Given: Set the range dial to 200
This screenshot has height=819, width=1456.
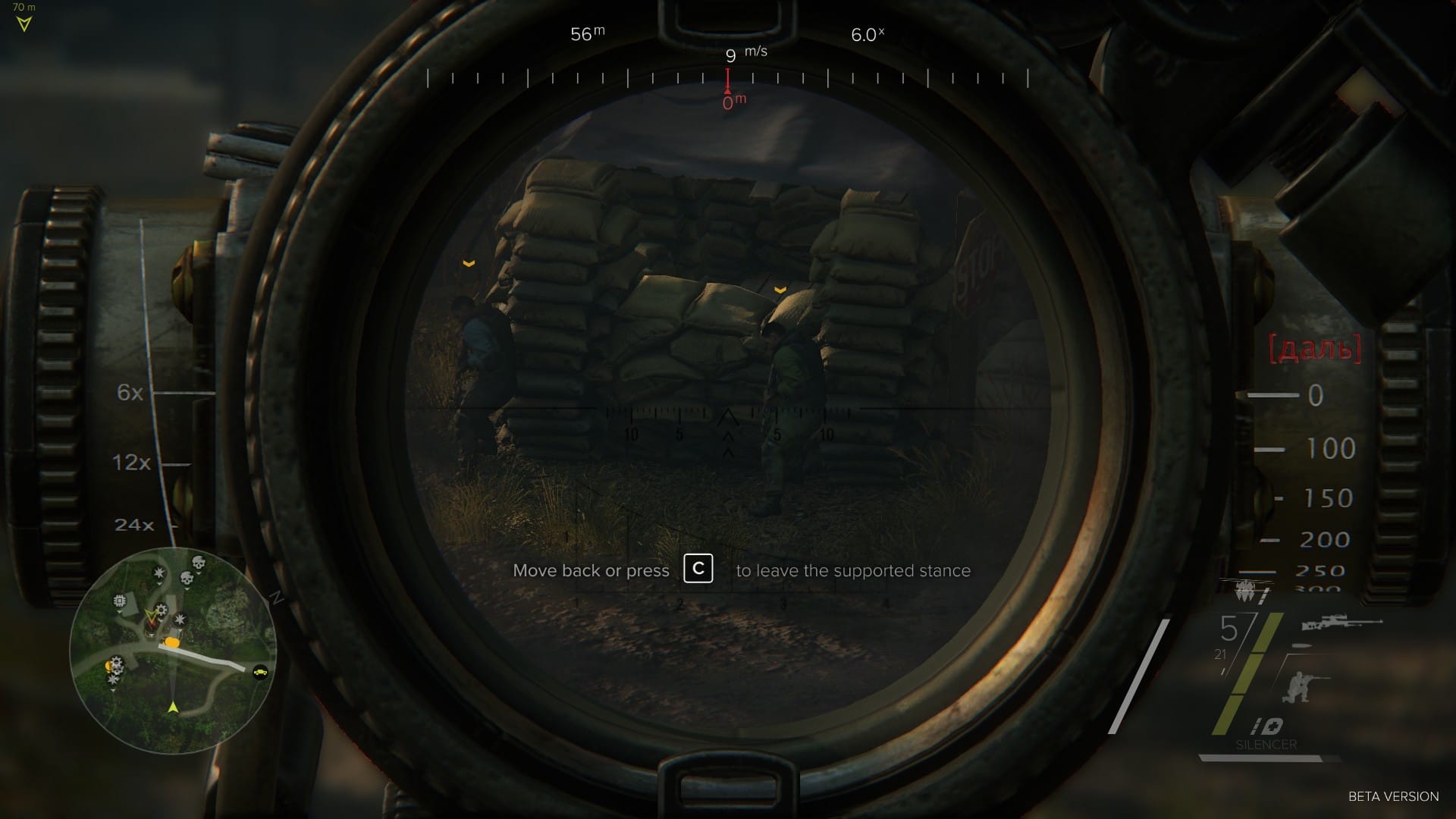Looking at the screenshot, I should [1324, 540].
